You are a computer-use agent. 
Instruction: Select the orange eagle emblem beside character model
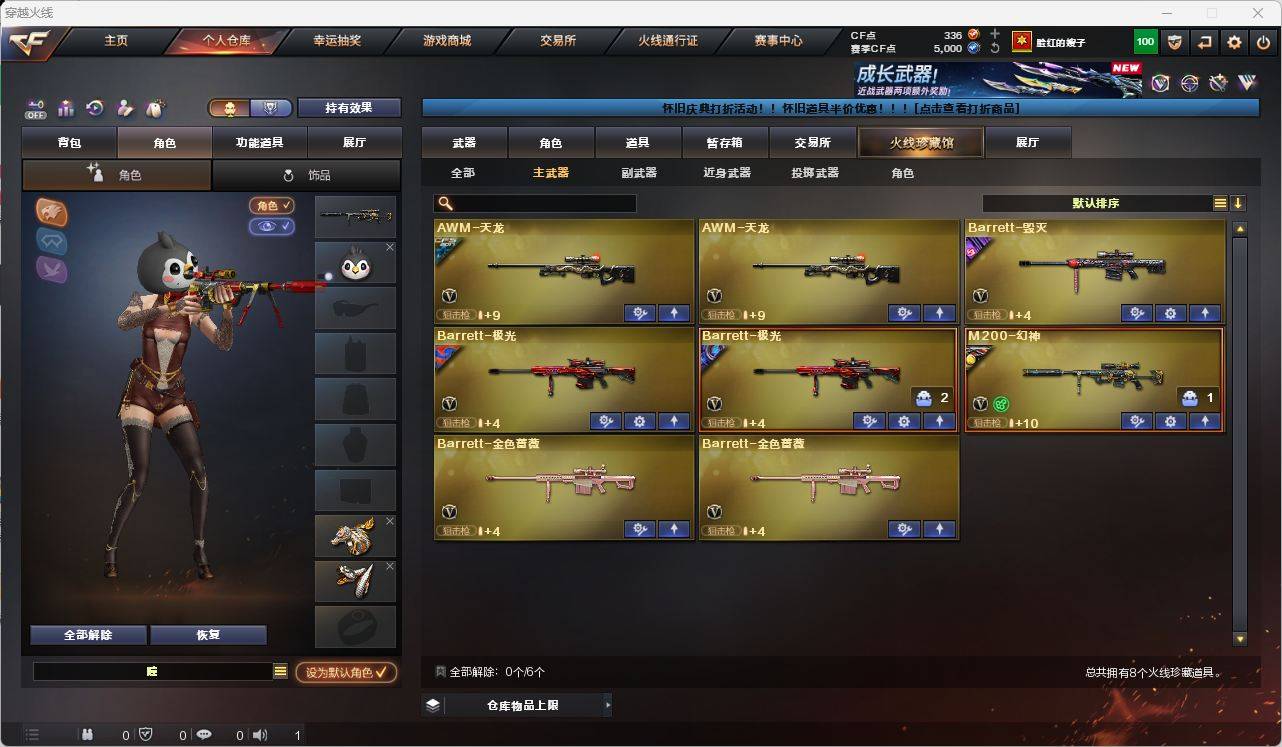[50, 214]
